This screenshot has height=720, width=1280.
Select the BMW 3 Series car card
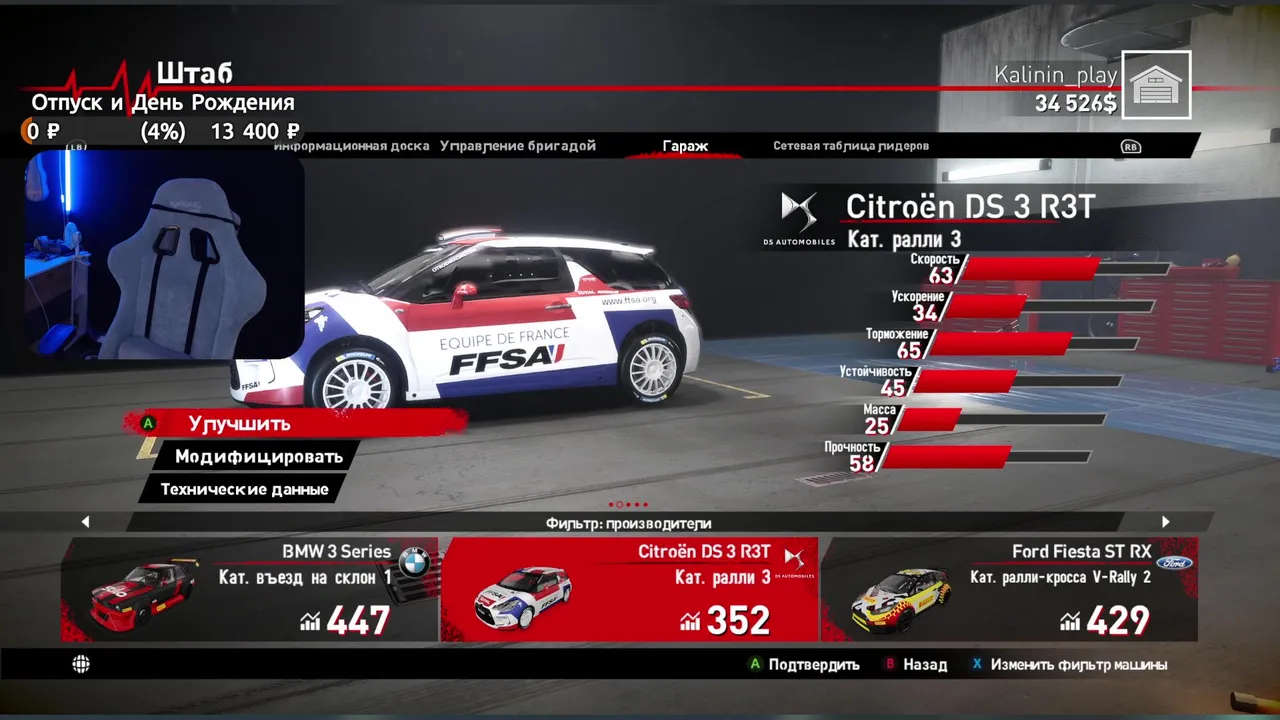pyautogui.click(x=250, y=590)
